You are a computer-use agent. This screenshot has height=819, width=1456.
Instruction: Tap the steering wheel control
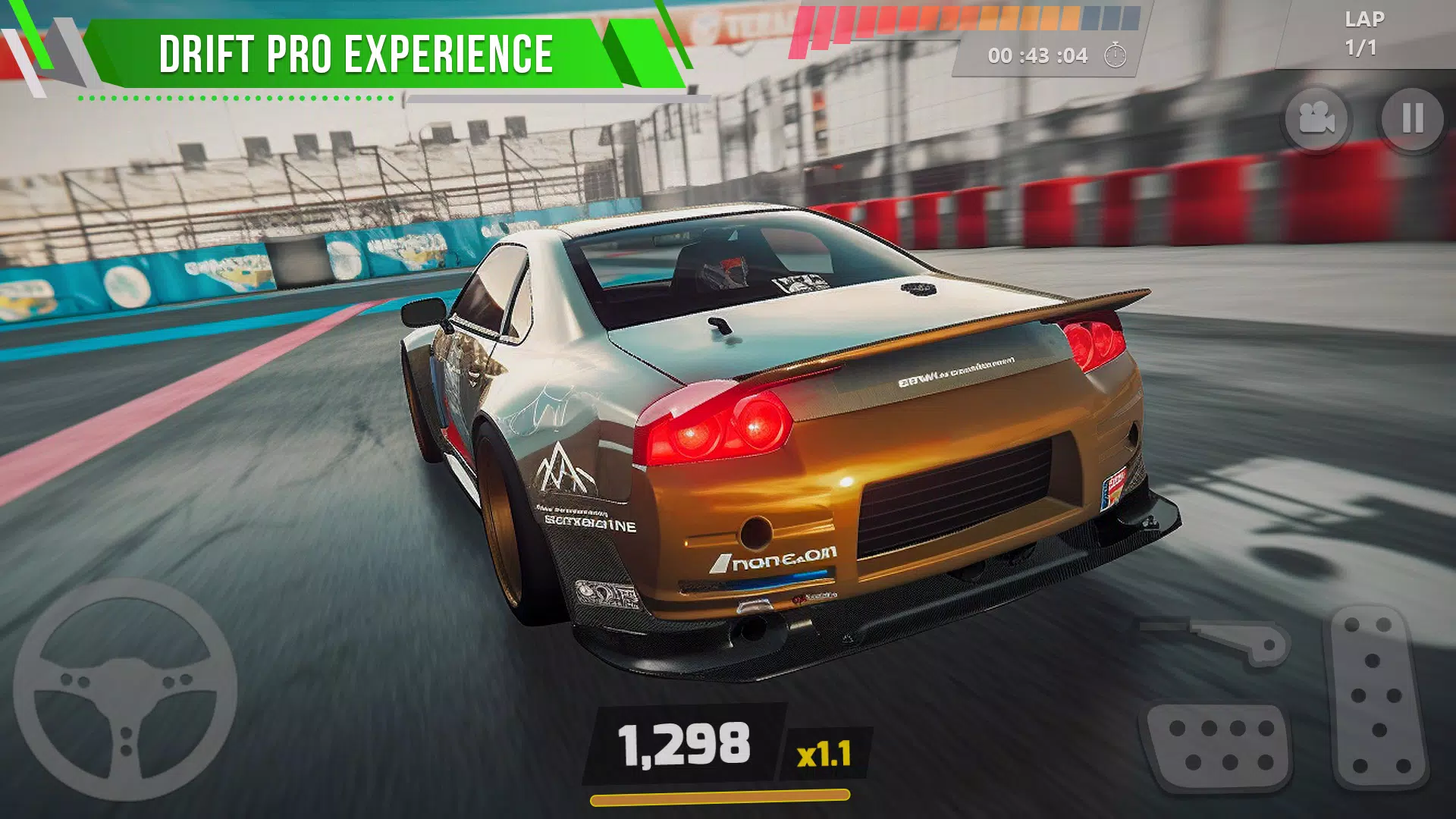tap(125, 690)
